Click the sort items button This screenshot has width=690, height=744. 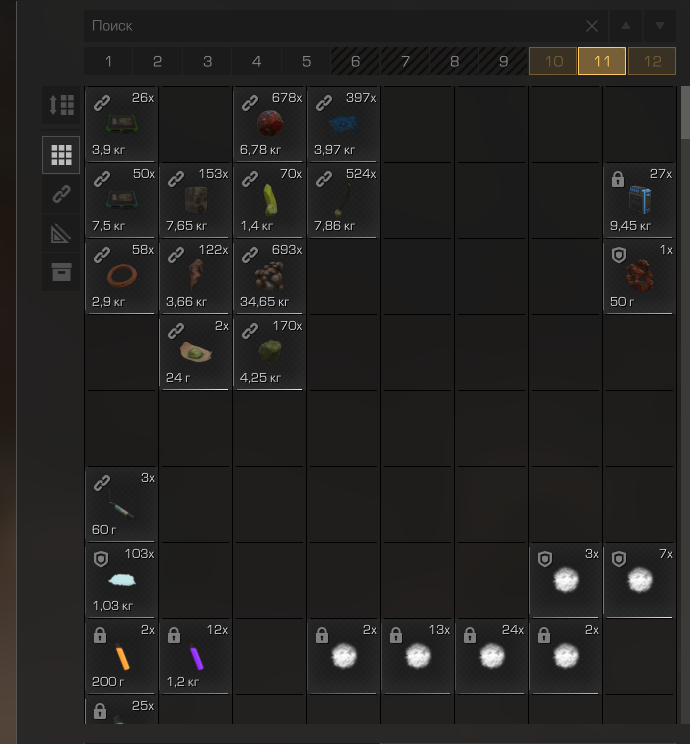click(x=62, y=105)
